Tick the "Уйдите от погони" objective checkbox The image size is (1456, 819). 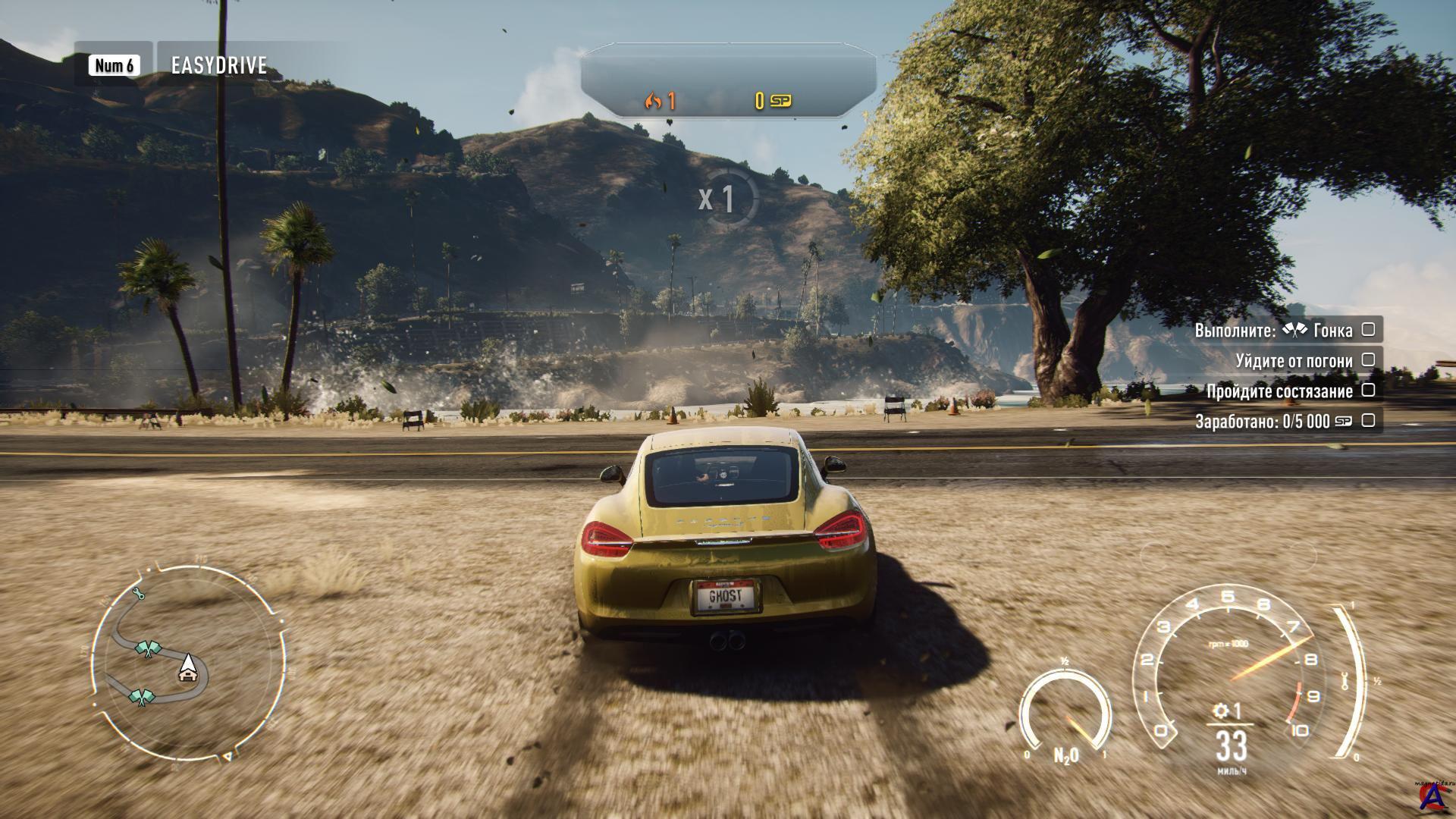click(1368, 359)
